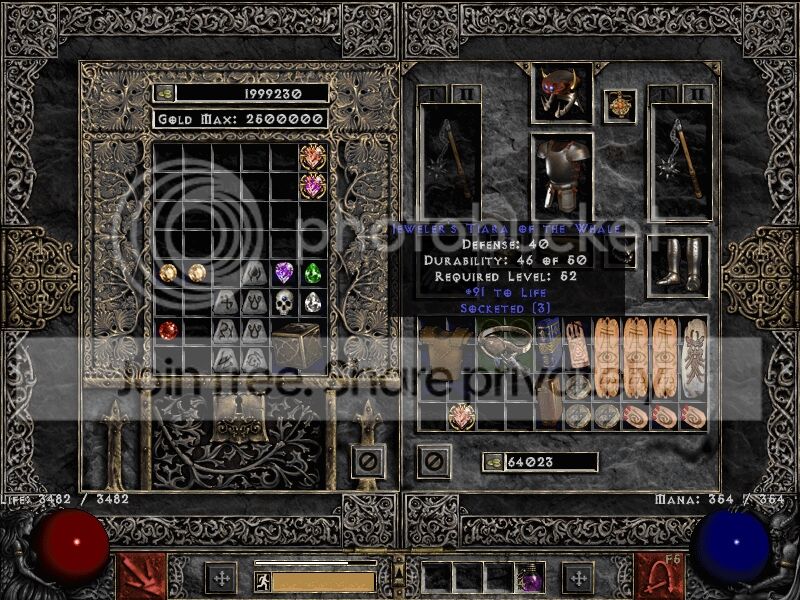The width and height of the screenshot is (800, 600).
Task: Close the stash panel
Action: tap(366, 461)
